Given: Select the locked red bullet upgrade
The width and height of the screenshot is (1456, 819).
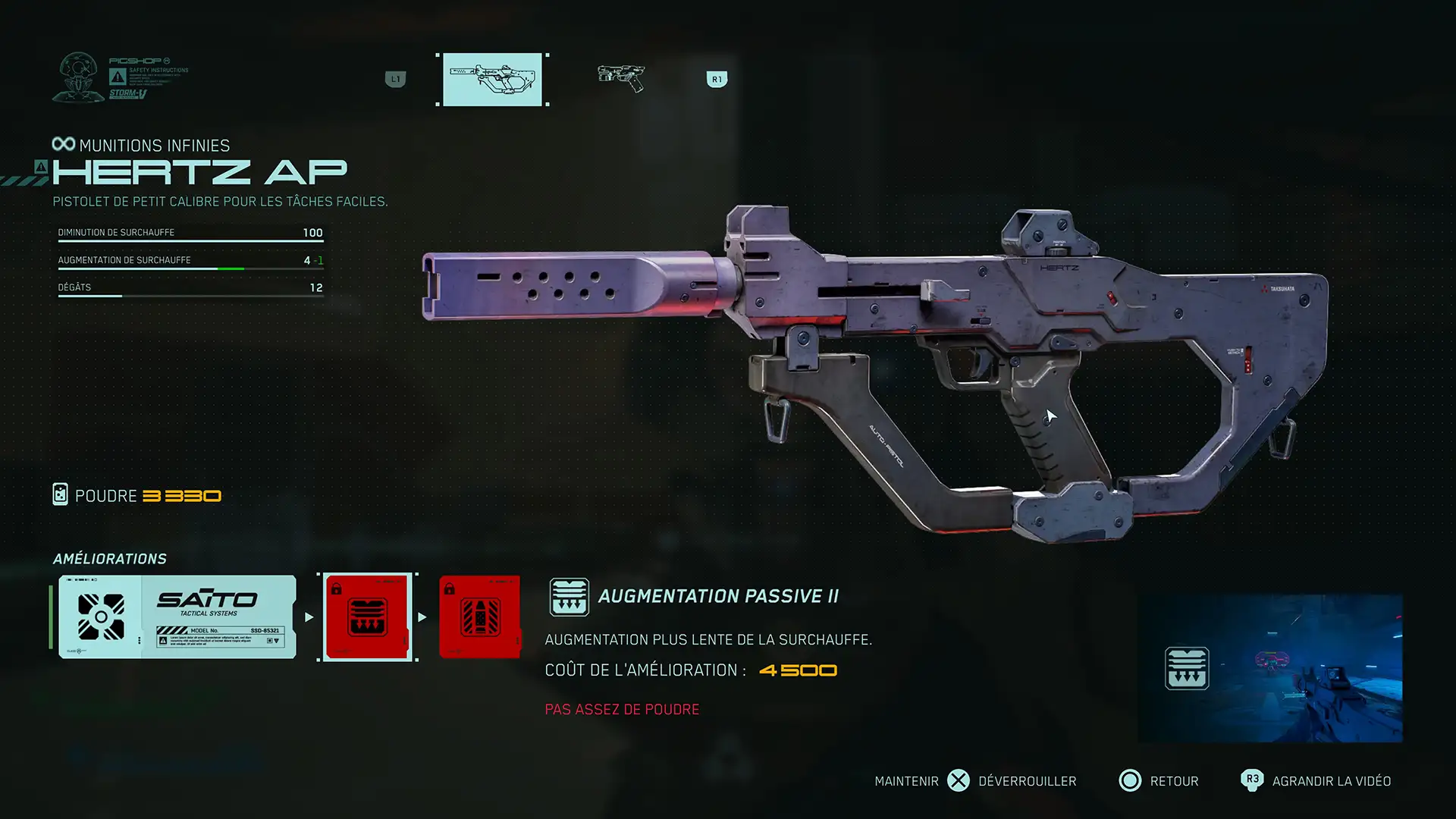Looking at the screenshot, I should [x=479, y=617].
